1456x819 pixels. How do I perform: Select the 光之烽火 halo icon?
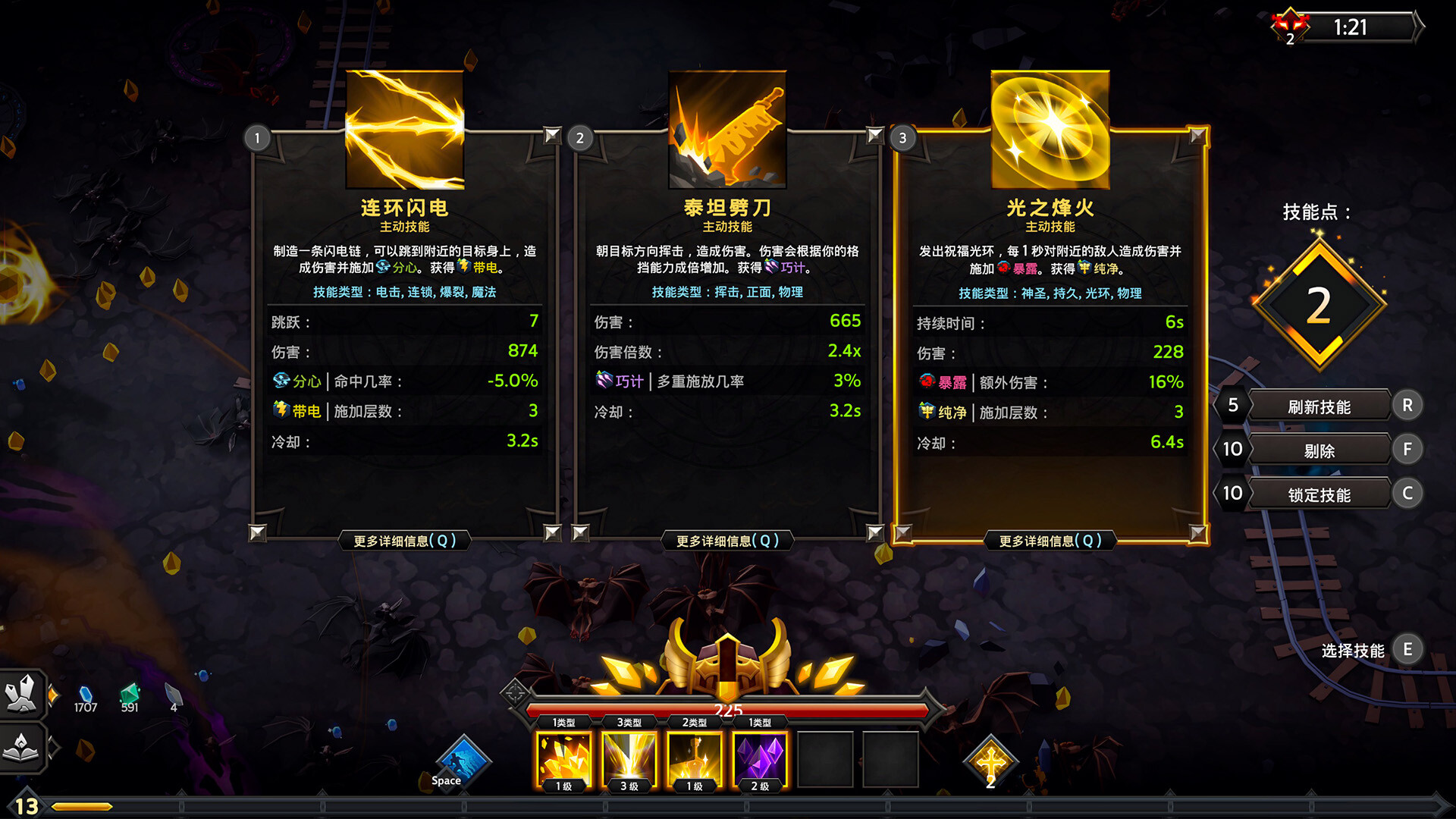[x=1050, y=127]
